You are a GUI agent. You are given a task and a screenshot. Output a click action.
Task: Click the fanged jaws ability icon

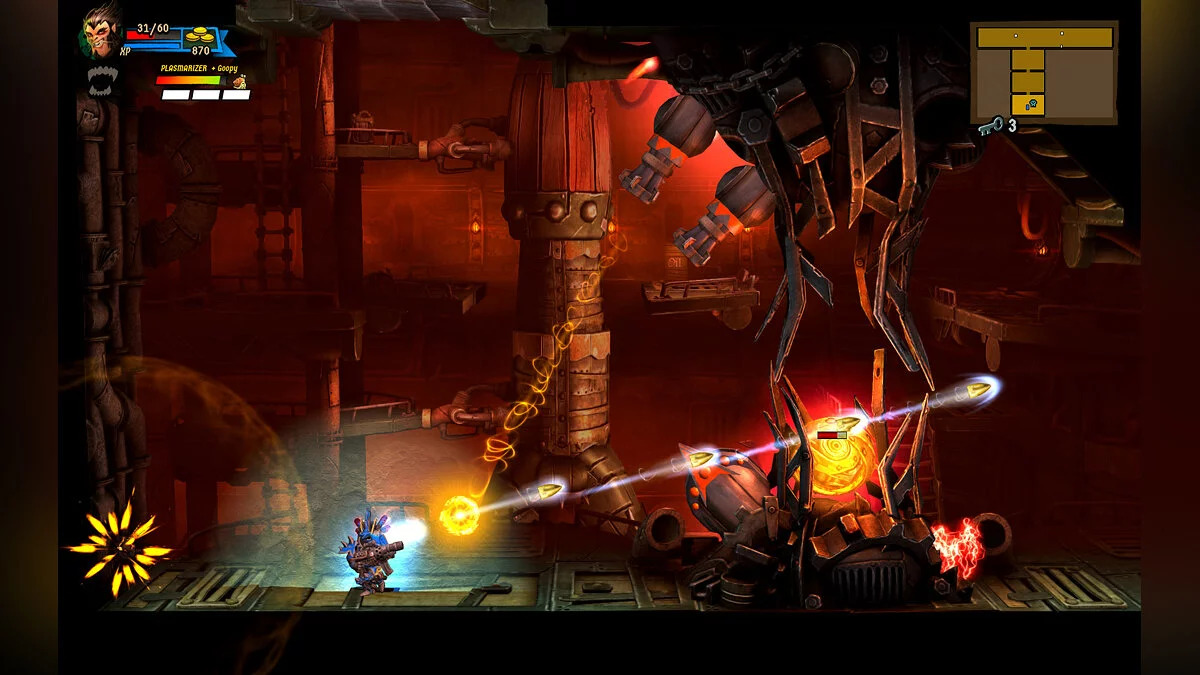click(102, 79)
